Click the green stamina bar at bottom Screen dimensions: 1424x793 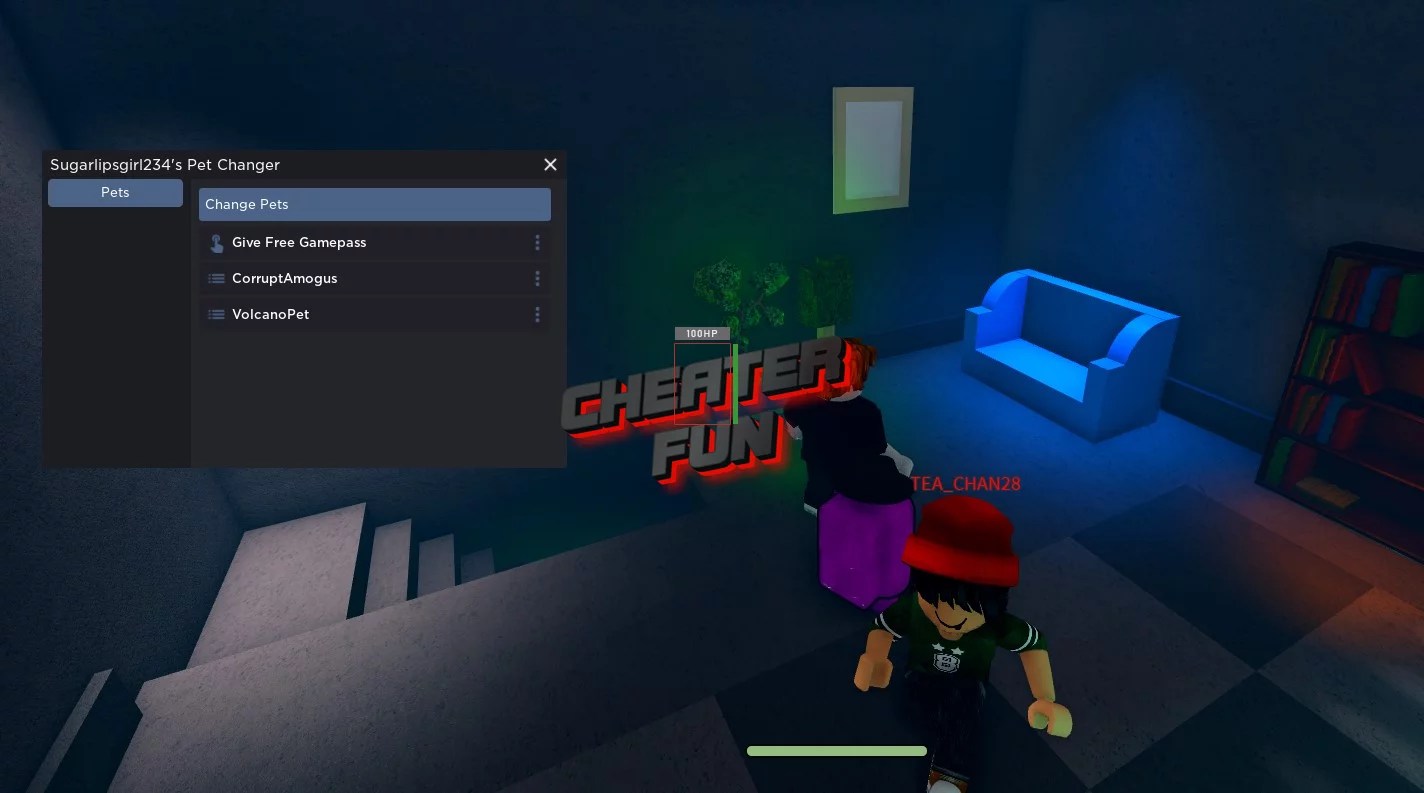click(x=836, y=750)
